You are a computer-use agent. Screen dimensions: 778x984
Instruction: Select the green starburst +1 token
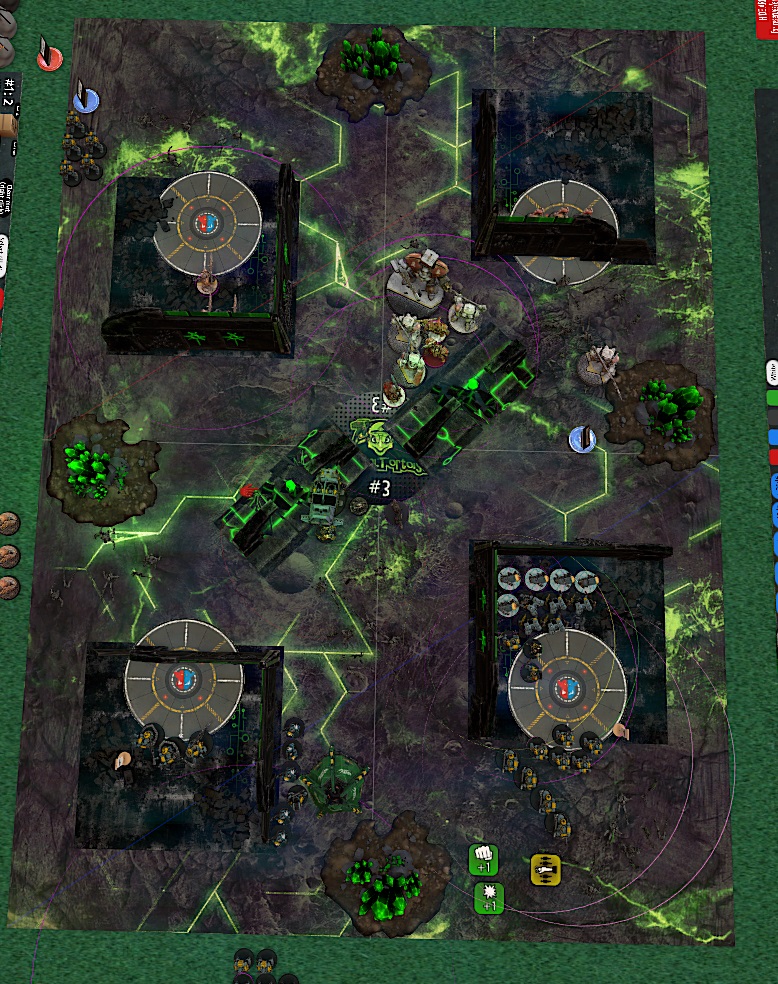[x=489, y=897]
